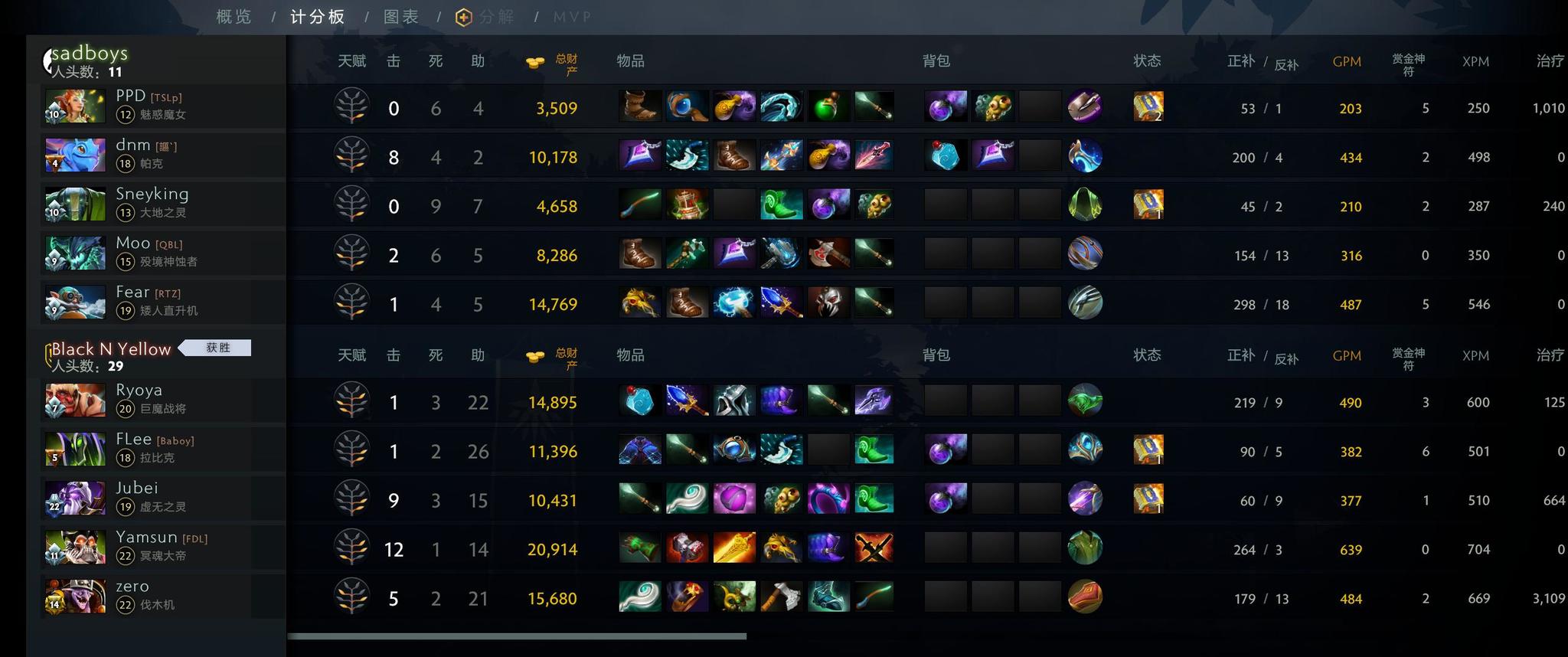Click player name Fear in the roster
The height and width of the screenshot is (657, 1568).
(x=132, y=292)
